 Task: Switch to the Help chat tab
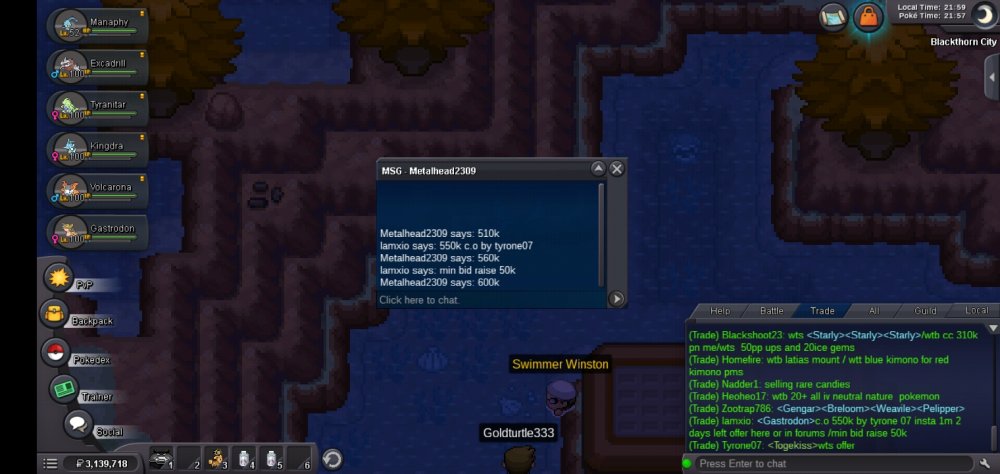point(720,311)
